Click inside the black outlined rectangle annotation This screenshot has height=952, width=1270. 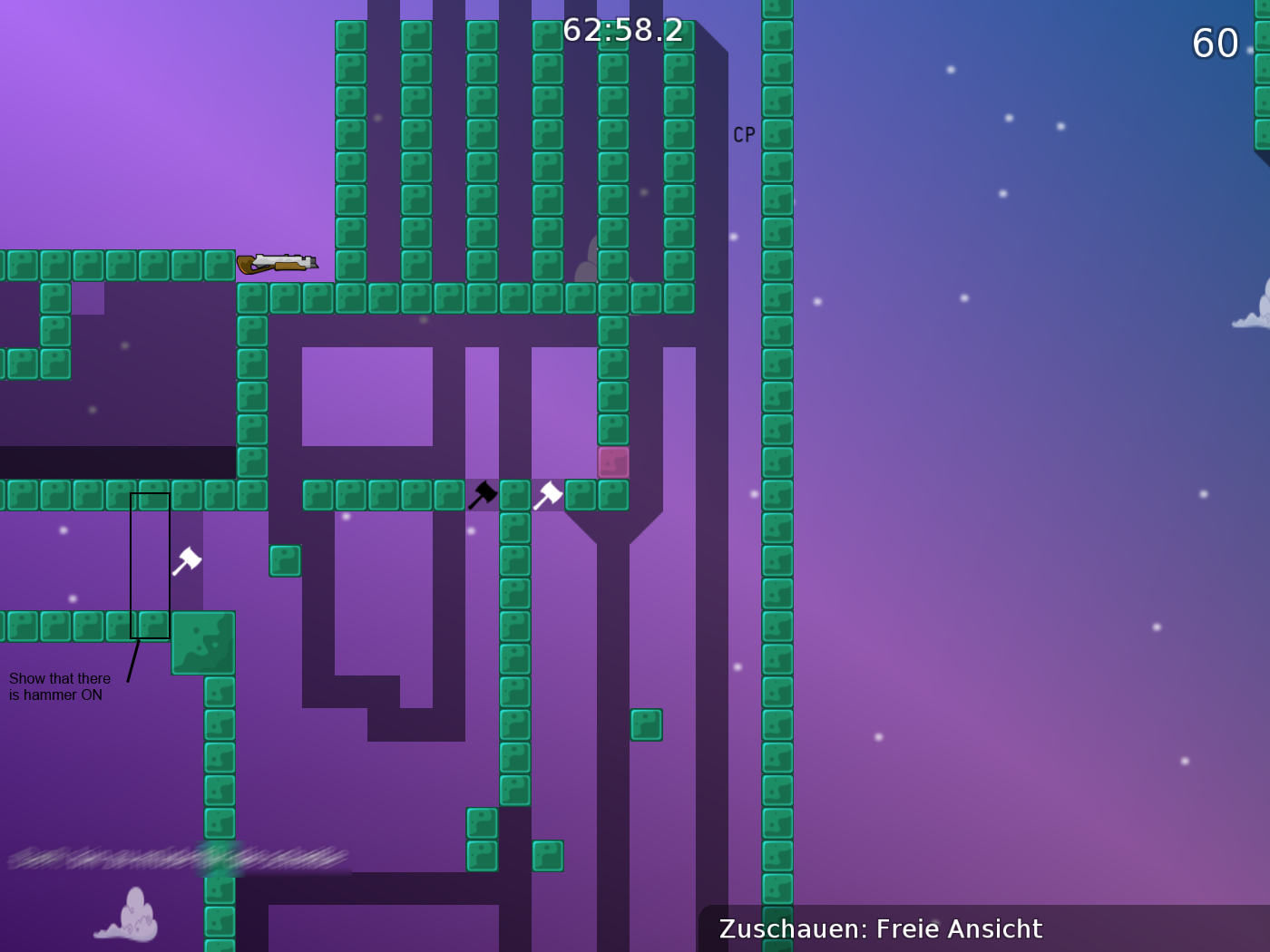click(x=151, y=567)
